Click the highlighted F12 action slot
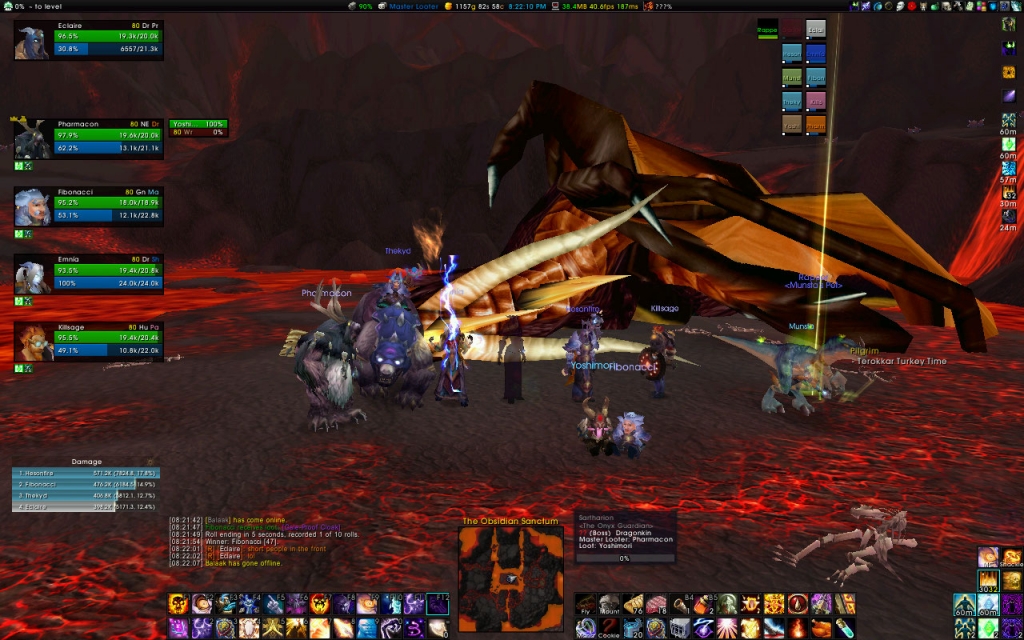 pyautogui.click(x=438, y=603)
